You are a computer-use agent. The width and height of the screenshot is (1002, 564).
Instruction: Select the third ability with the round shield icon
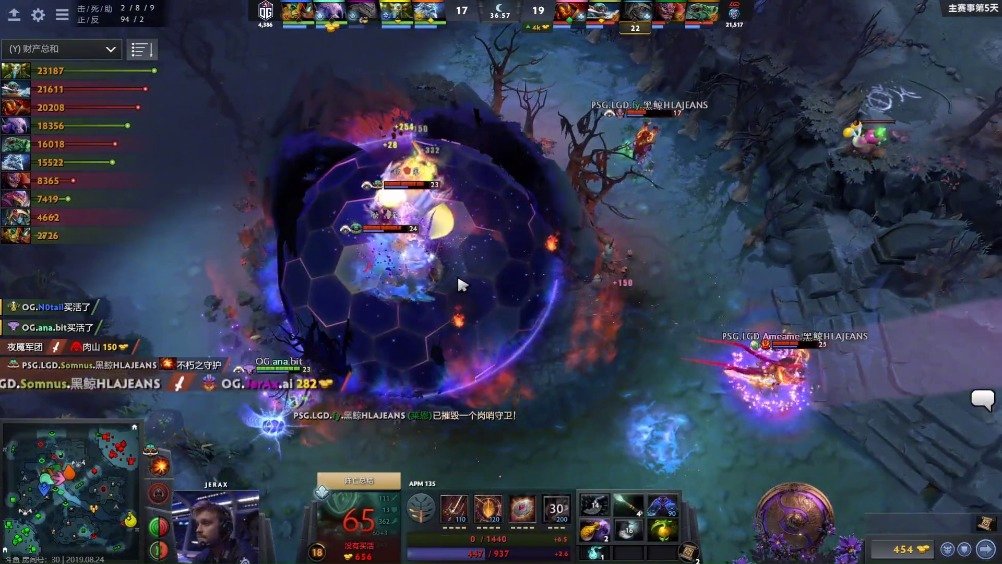point(522,507)
